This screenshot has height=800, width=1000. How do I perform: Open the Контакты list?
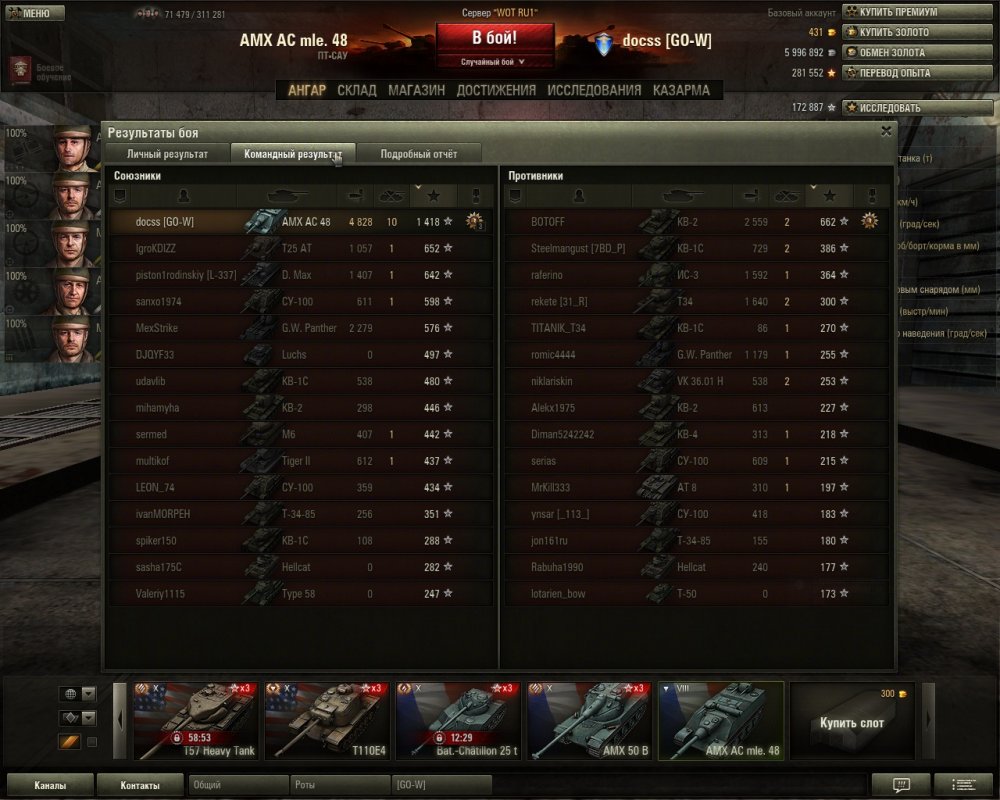(139, 785)
